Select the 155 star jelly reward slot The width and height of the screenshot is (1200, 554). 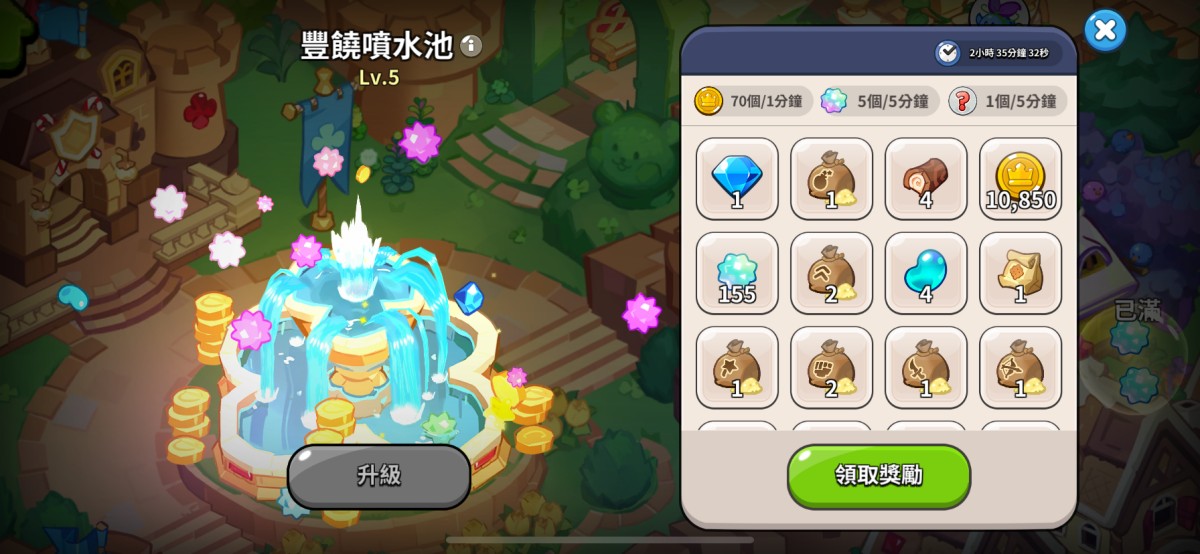pos(737,273)
